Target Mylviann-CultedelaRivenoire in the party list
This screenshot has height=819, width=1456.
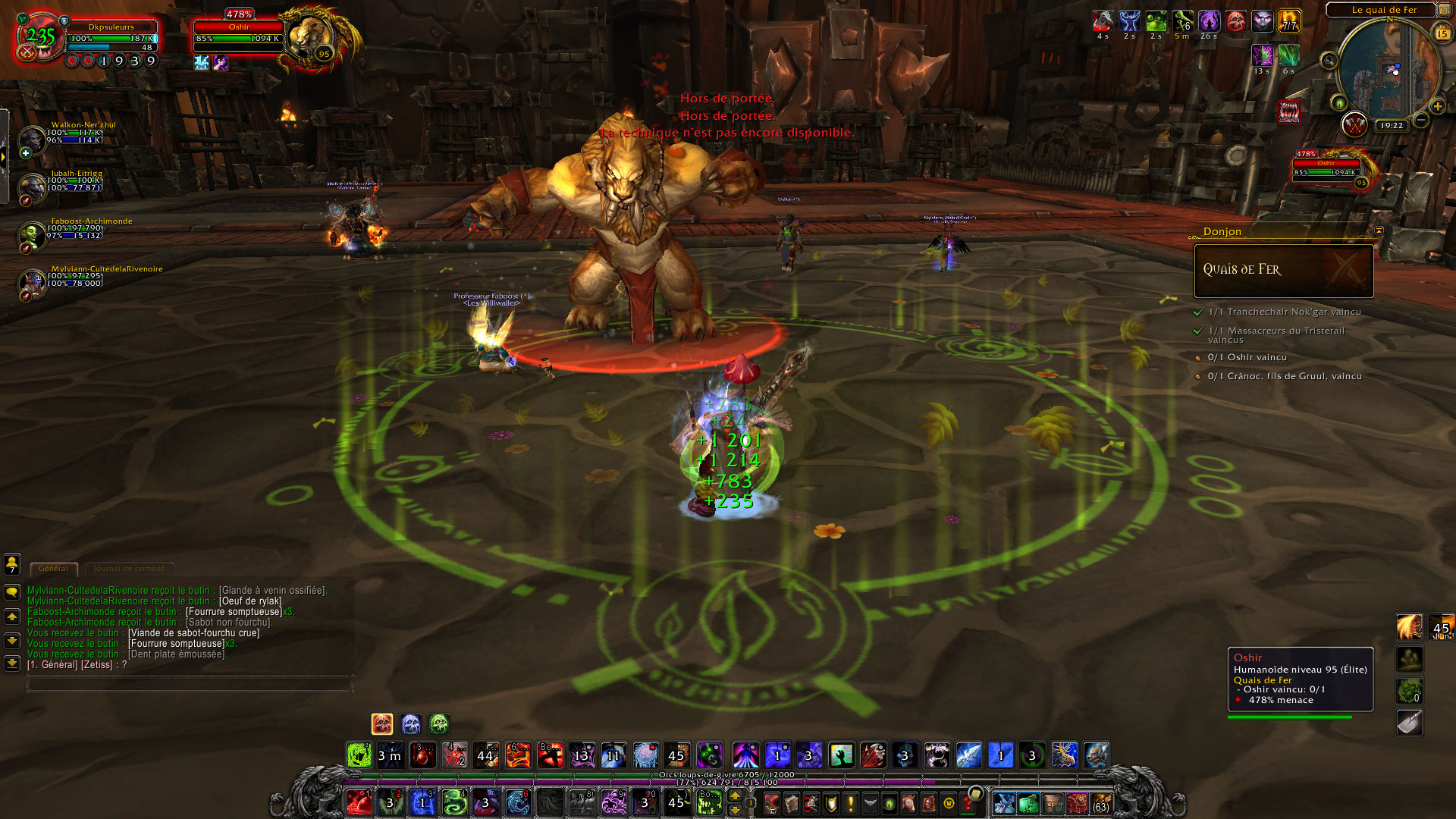tap(33, 282)
